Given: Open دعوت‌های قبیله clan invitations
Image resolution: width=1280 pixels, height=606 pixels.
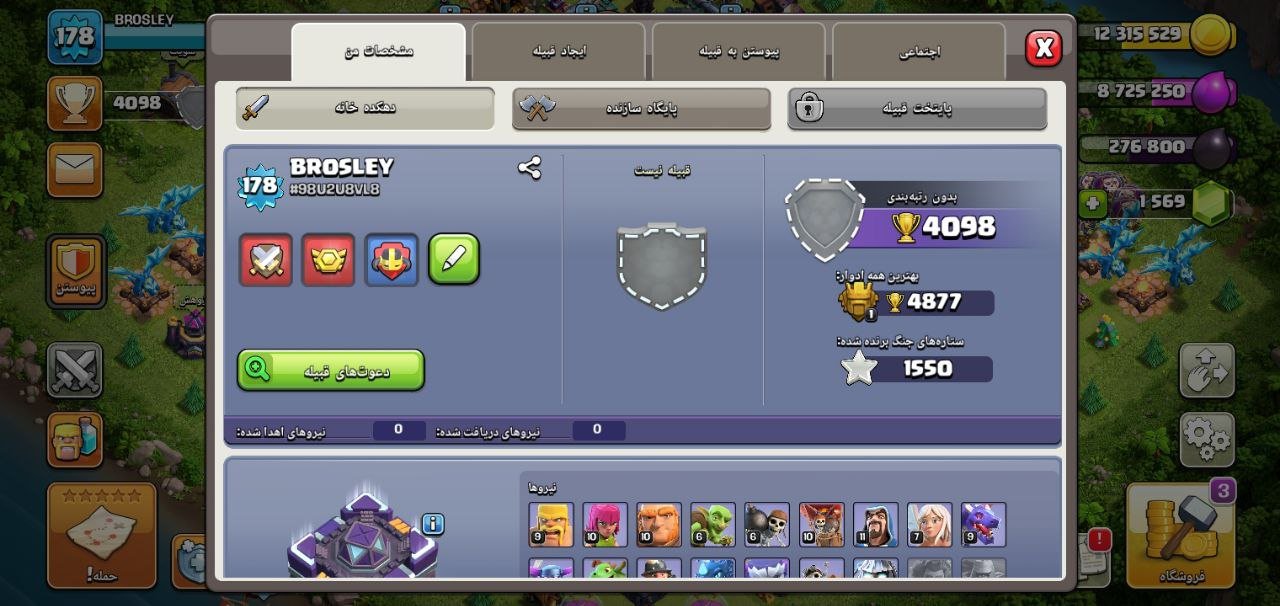Looking at the screenshot, I should point(331,370).
